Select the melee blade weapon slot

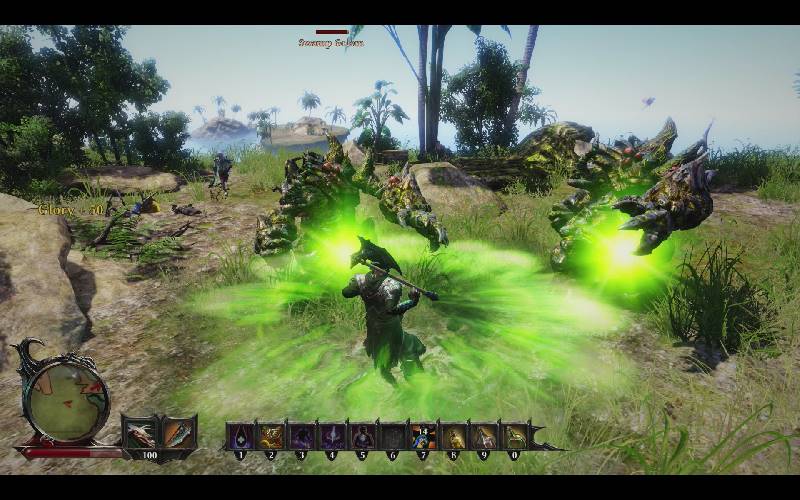178,435
